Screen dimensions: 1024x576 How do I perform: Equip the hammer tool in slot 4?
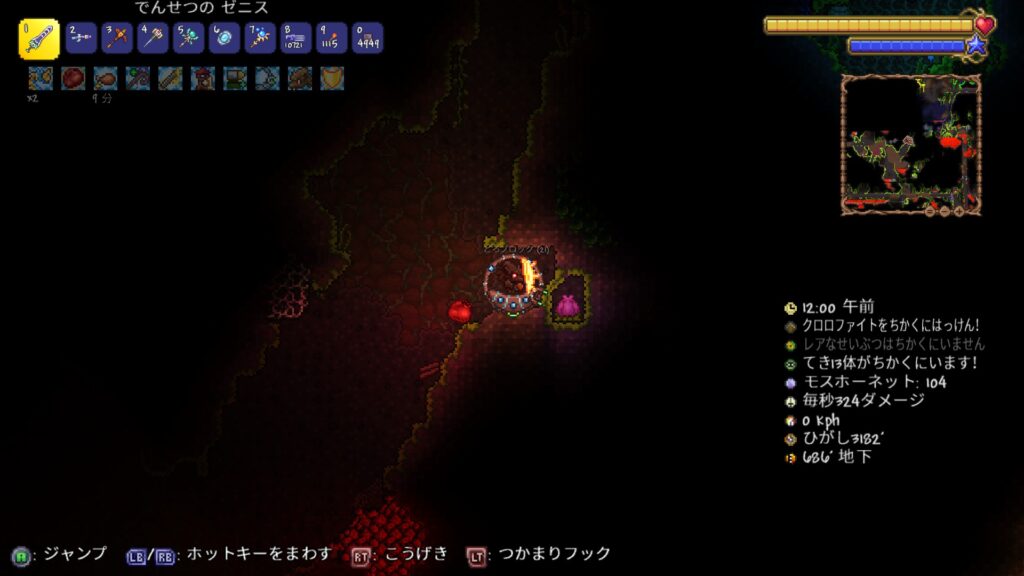[153, 38]
